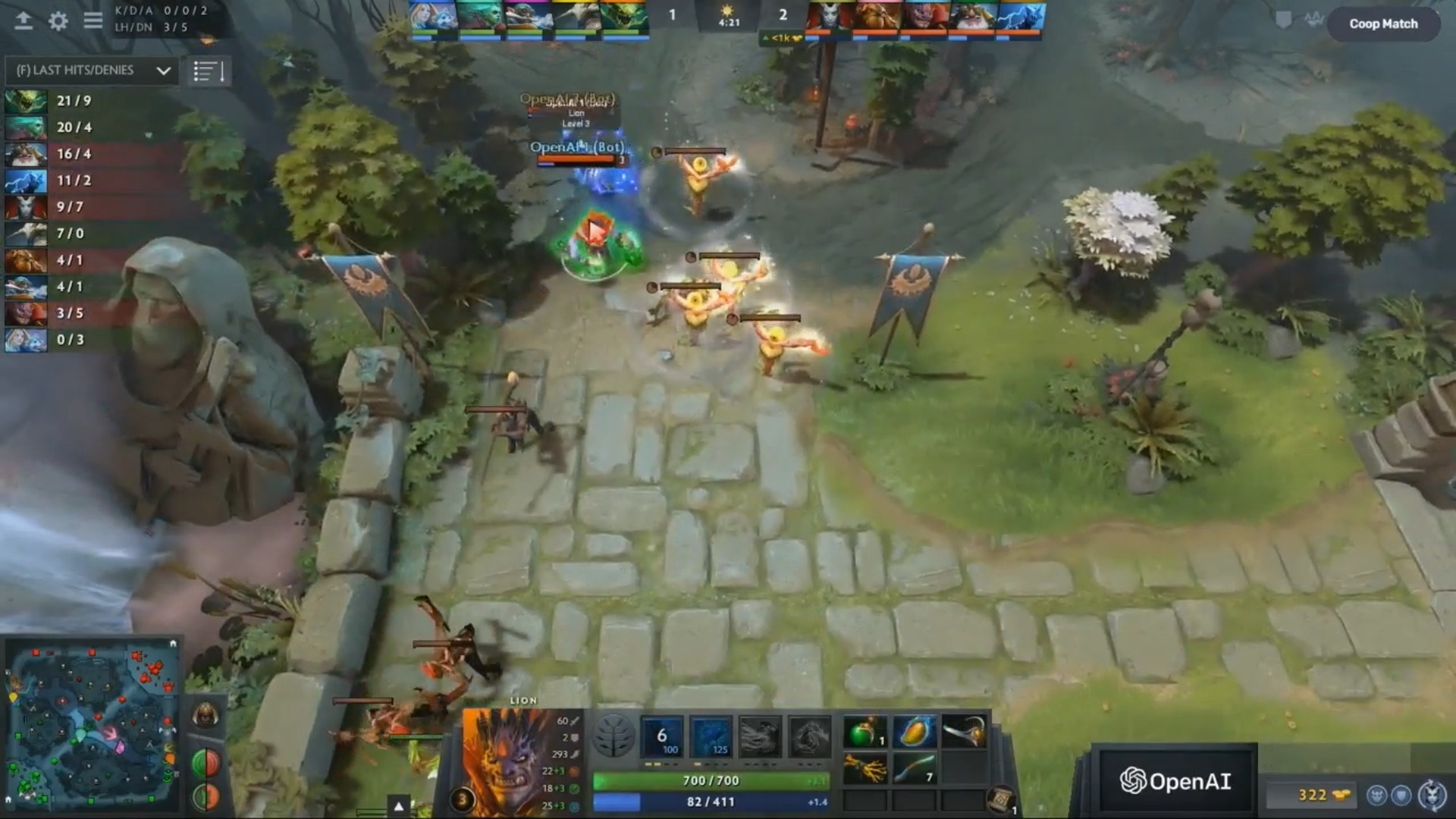Click the Coop Match label at top right

click(x=1384, y=24)
